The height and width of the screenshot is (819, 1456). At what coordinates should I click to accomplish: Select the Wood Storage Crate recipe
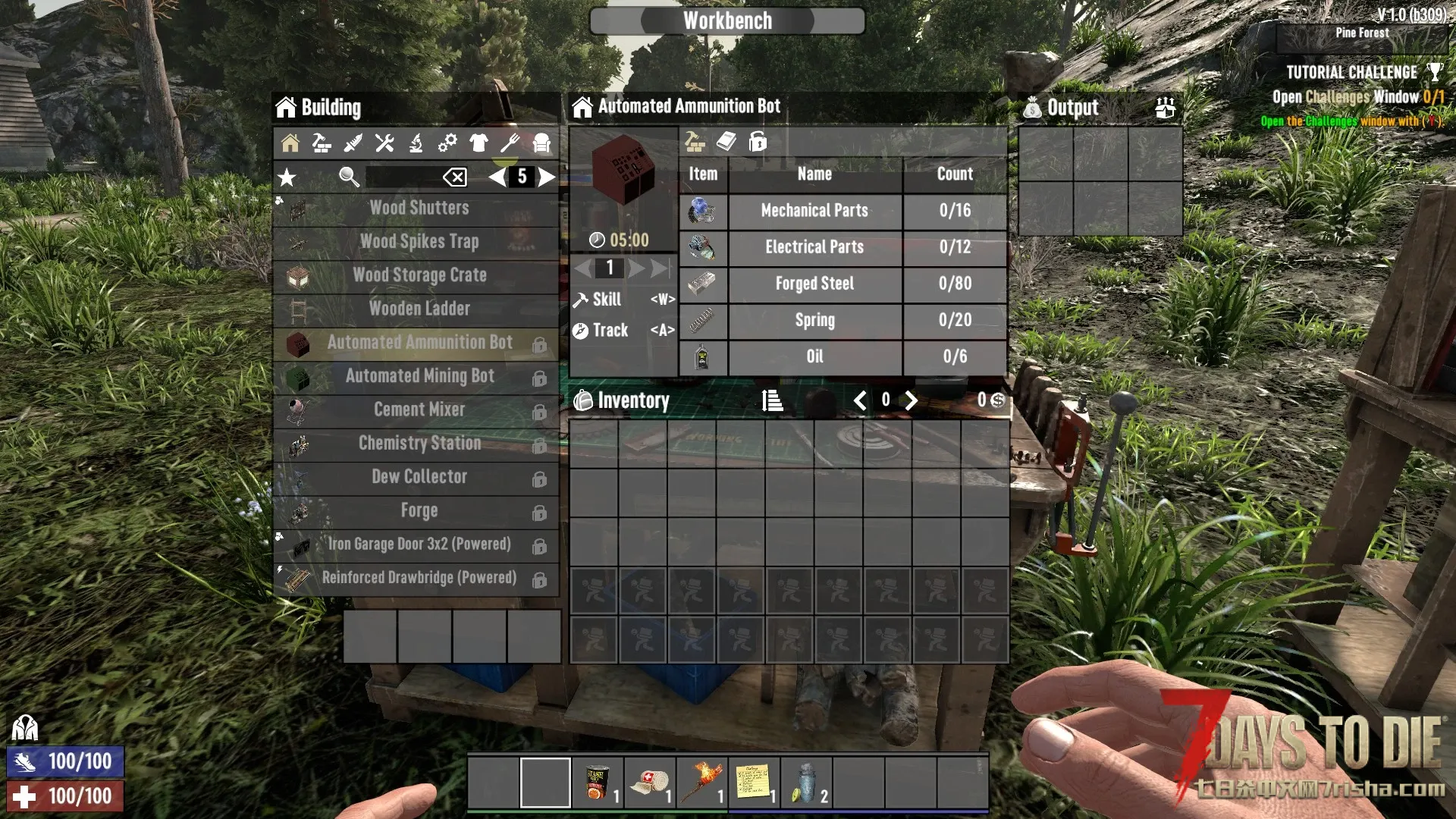pyautogui.click(x=419, y=275)
